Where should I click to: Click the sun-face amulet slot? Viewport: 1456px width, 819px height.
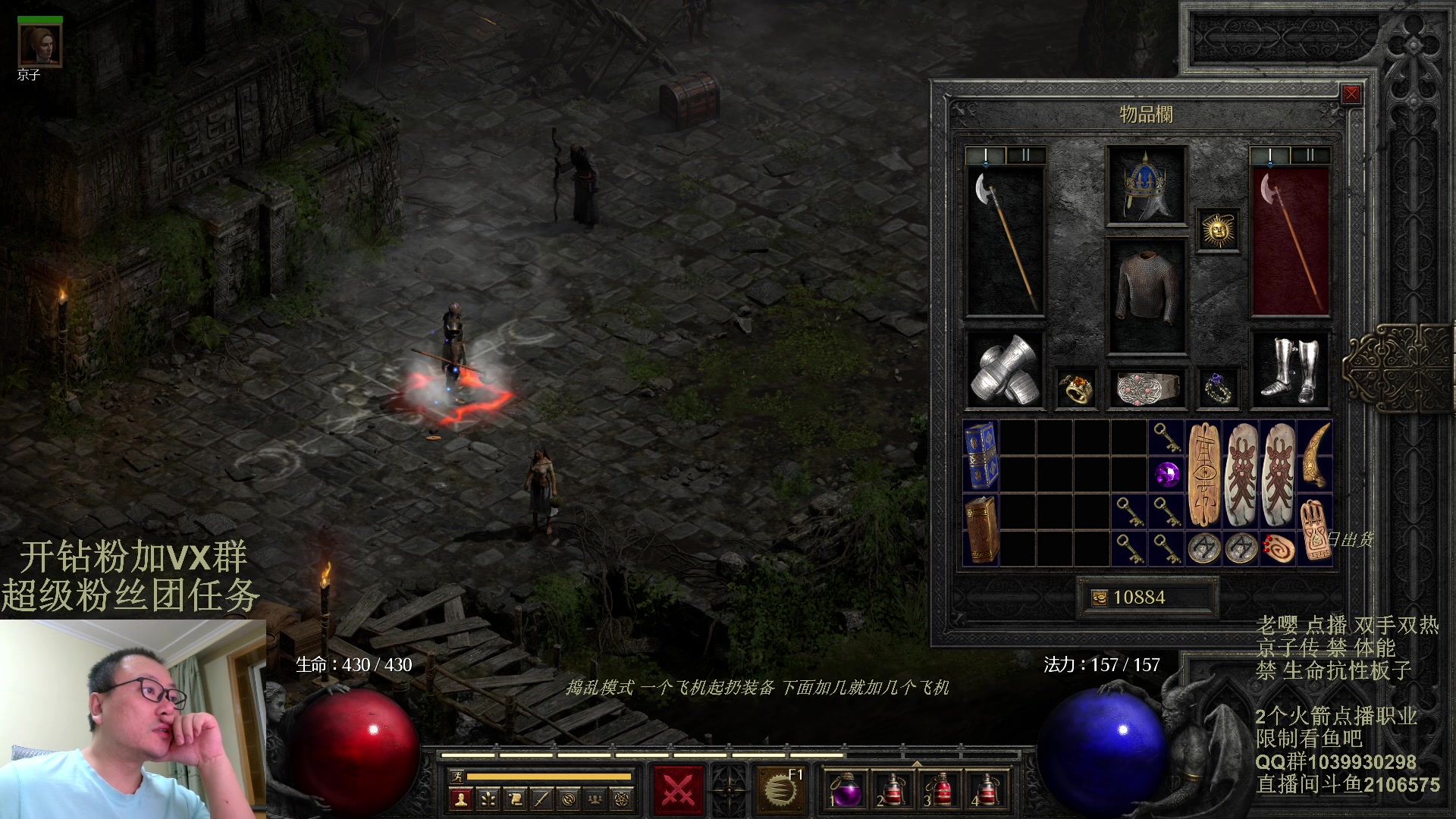pos(1218,230)
